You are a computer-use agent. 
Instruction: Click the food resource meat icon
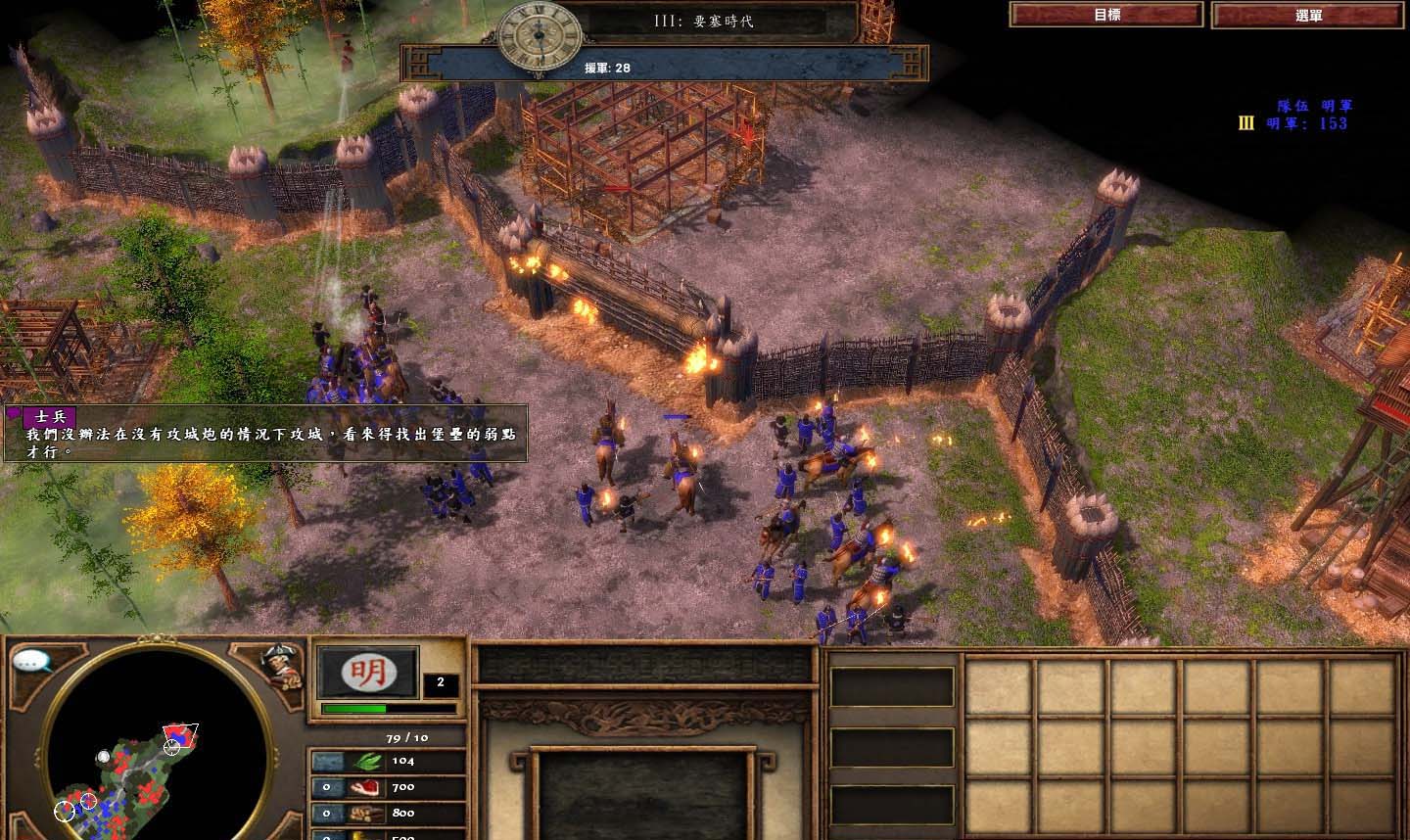(366, 787)
